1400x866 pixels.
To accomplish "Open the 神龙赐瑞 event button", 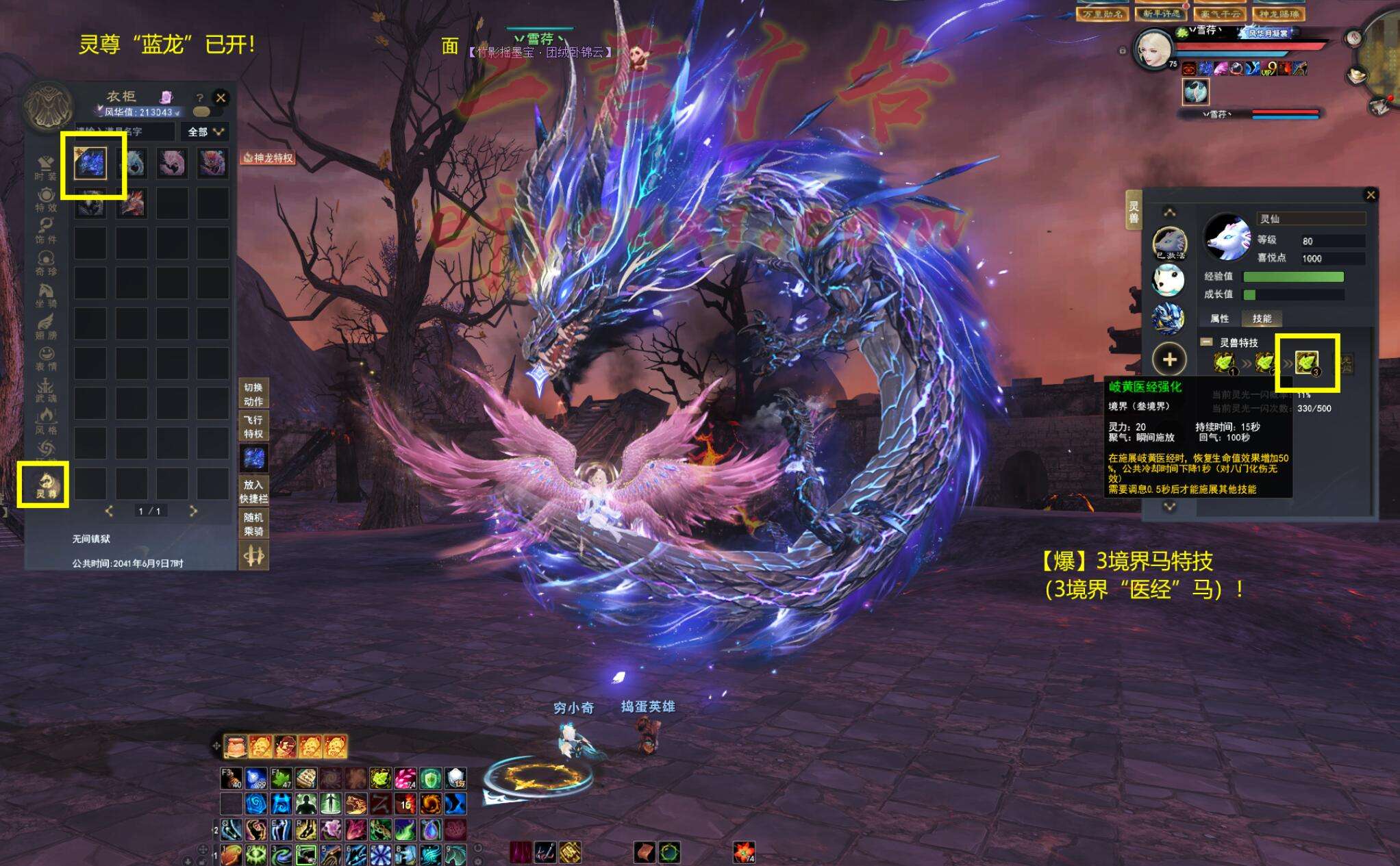I will point(1278,13).
